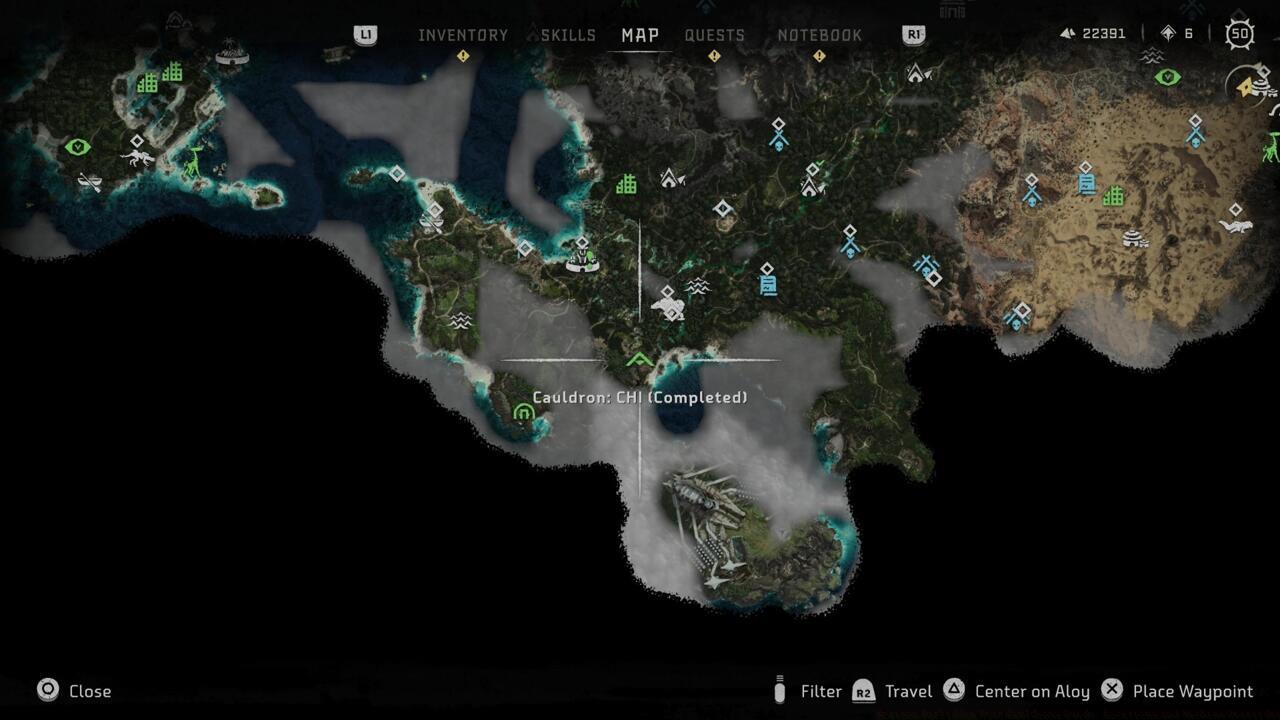Click the level 50 badge in the top corner
The width and height of the screenshot is (1280, 720).
point(1239,33)
